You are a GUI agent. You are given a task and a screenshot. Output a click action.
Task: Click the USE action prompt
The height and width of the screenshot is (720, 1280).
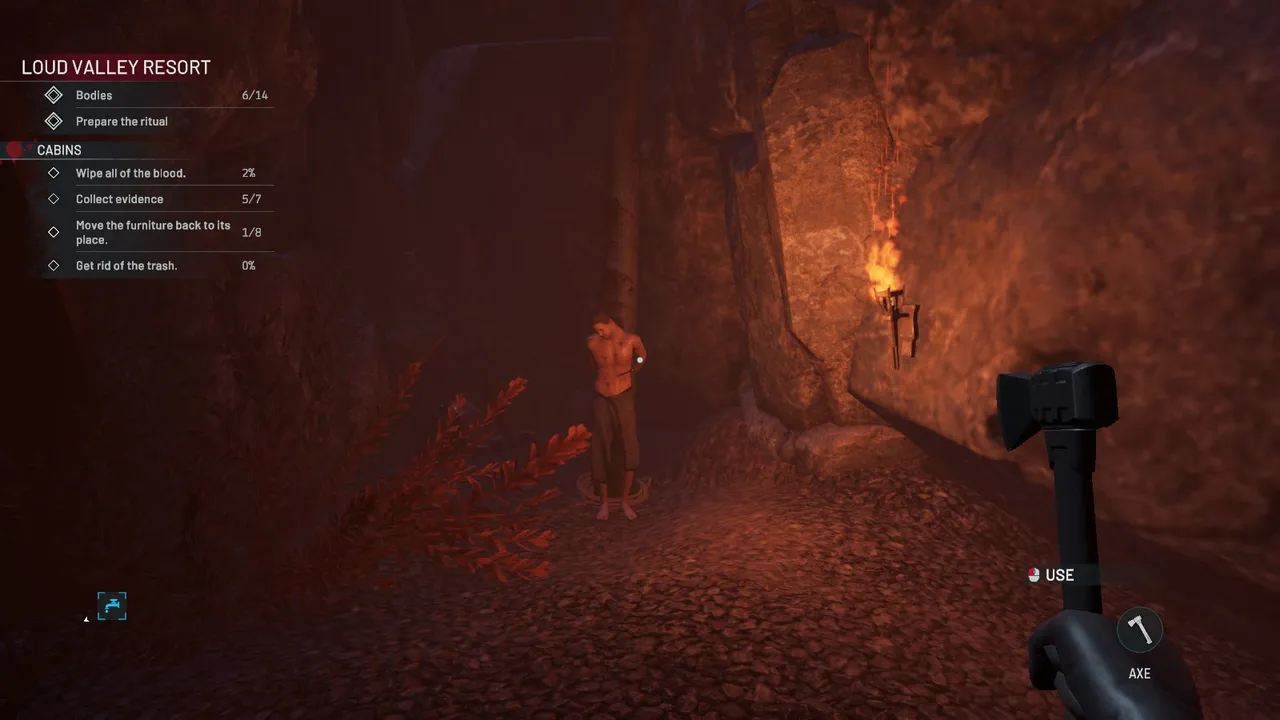[1058, 575]
